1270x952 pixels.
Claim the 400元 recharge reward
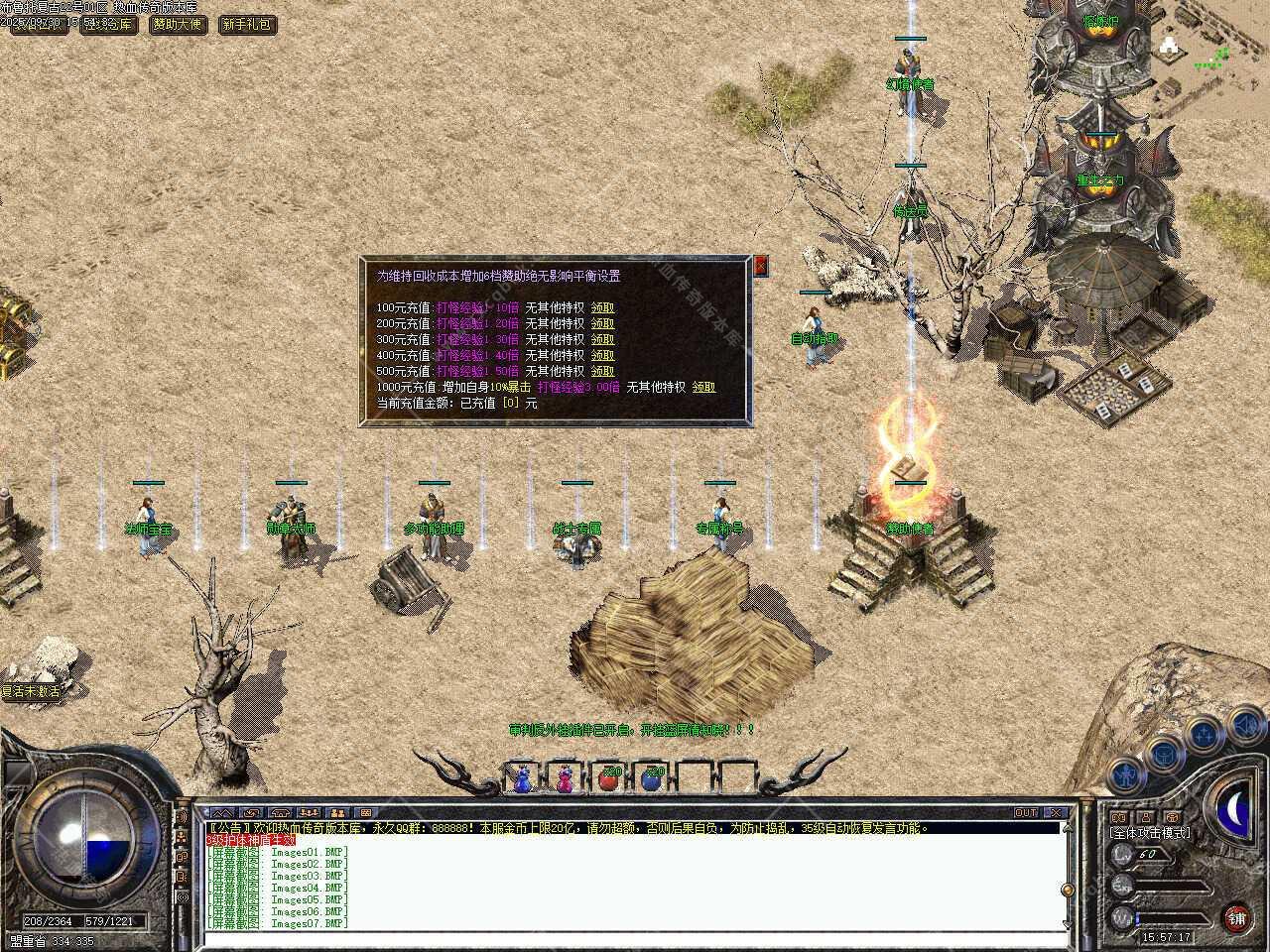(x=602, y=355)
